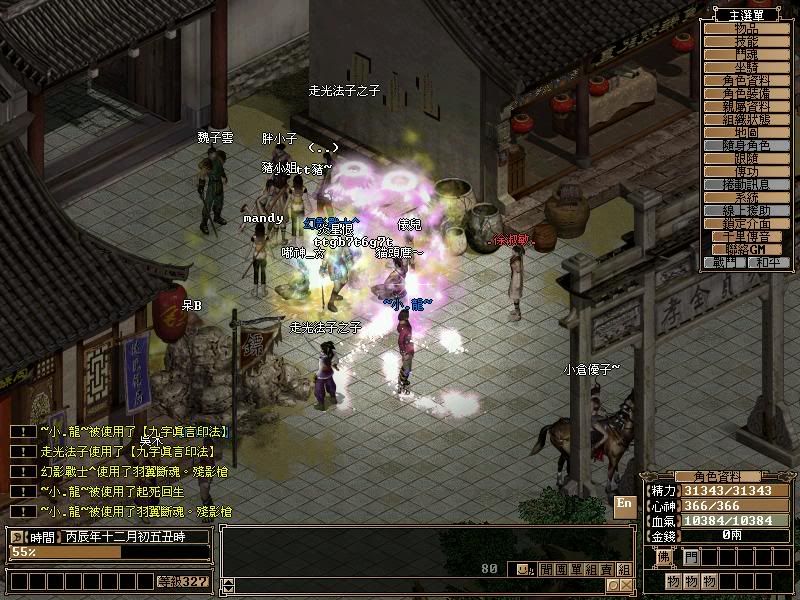Open the 系統 system menu
This screenshot has height=600, width=800.
[x=746, y=197]
